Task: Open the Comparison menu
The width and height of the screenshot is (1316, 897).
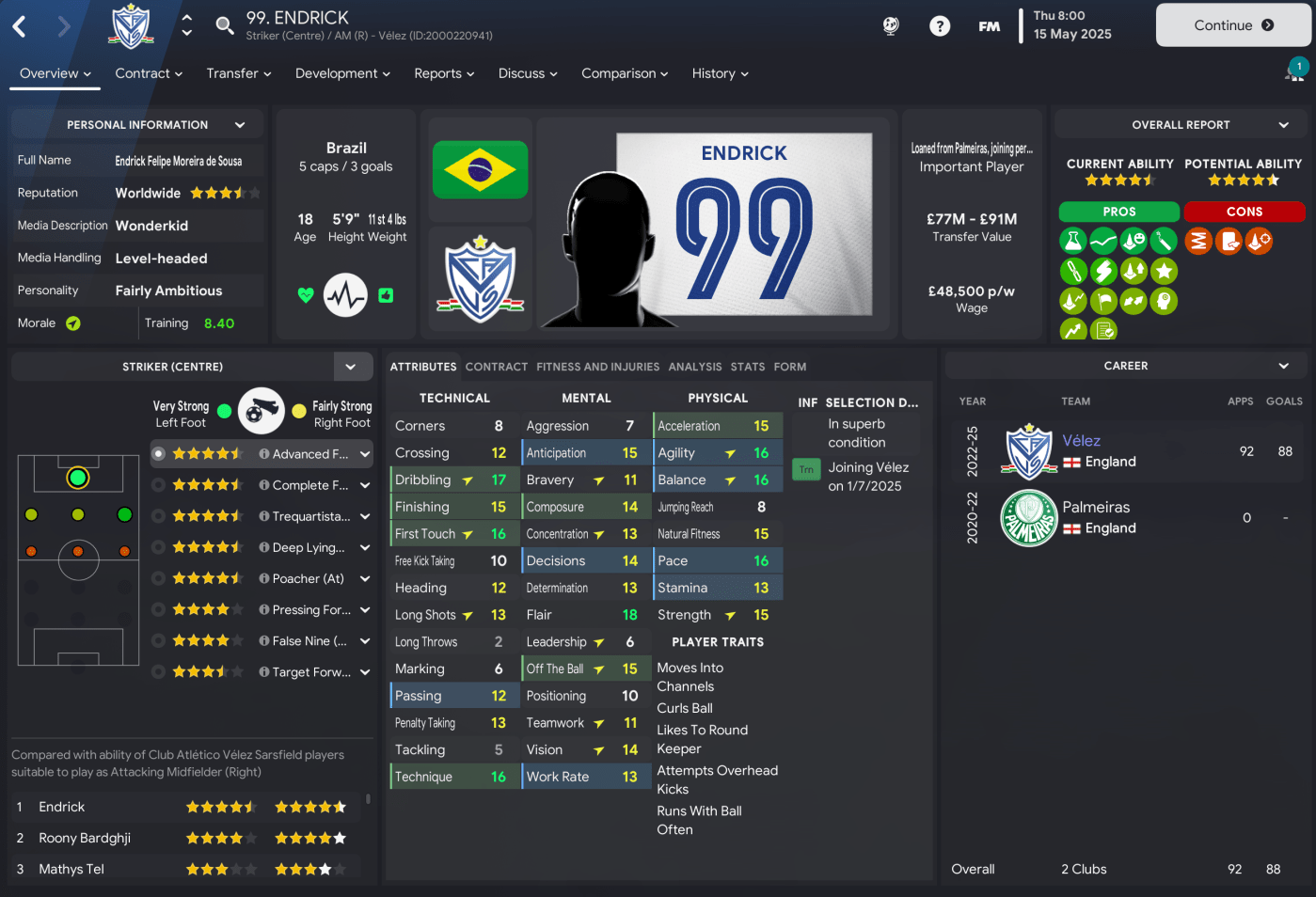Action: 625,73
